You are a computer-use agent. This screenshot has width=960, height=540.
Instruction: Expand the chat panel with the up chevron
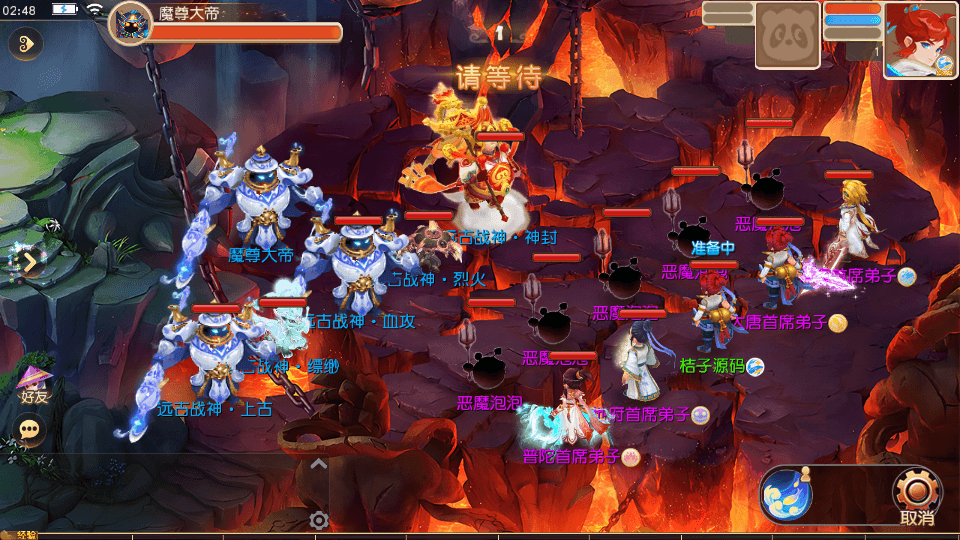coord(318,464)
